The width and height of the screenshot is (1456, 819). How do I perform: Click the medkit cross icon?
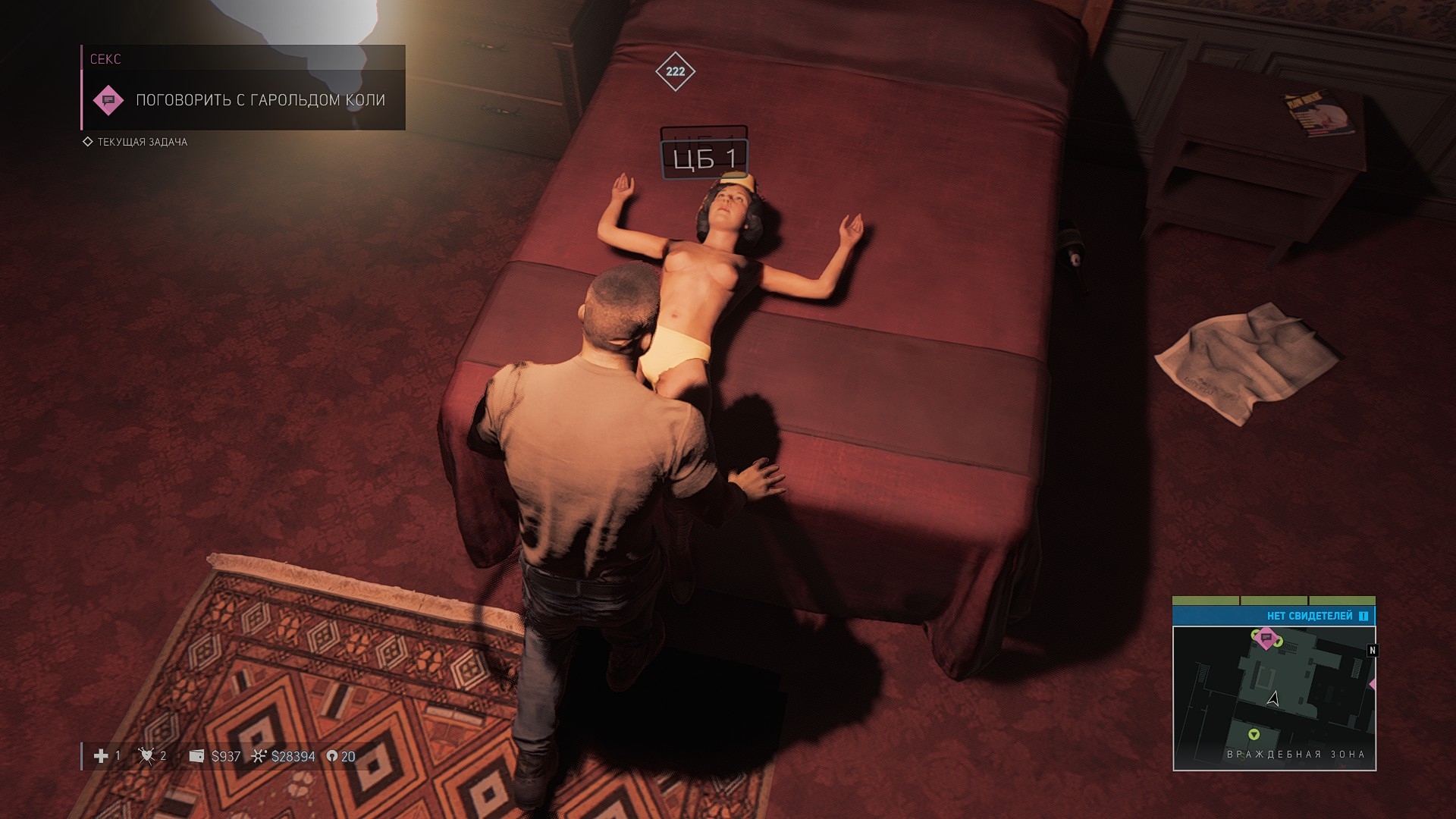101,756
